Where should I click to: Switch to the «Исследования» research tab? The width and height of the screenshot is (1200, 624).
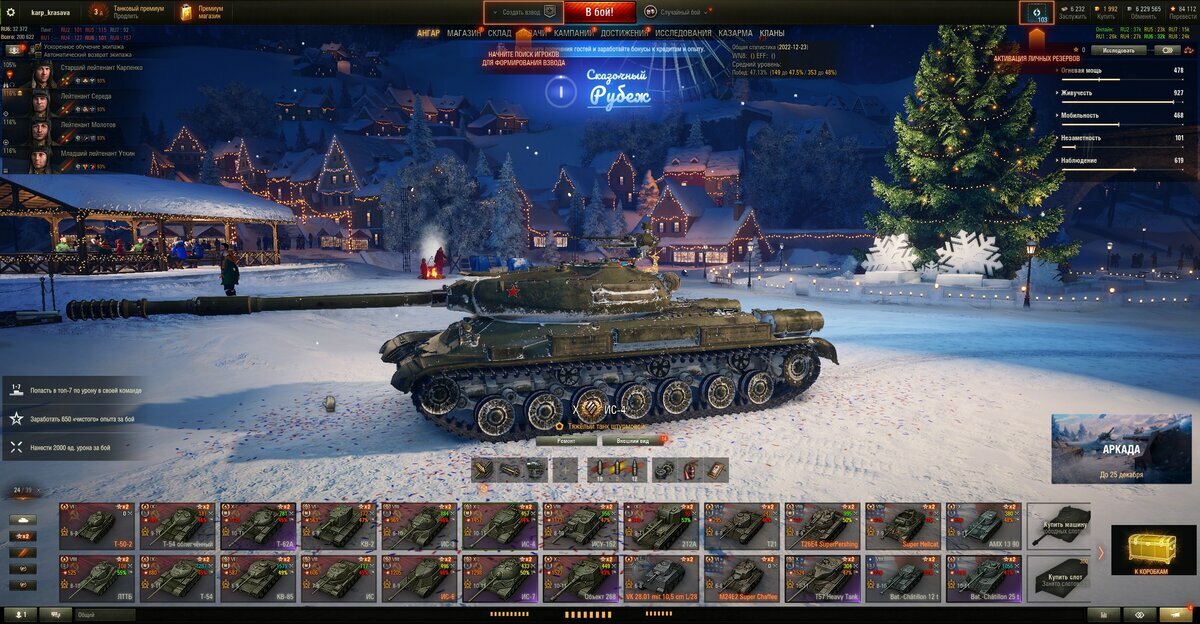coord(684,33)
